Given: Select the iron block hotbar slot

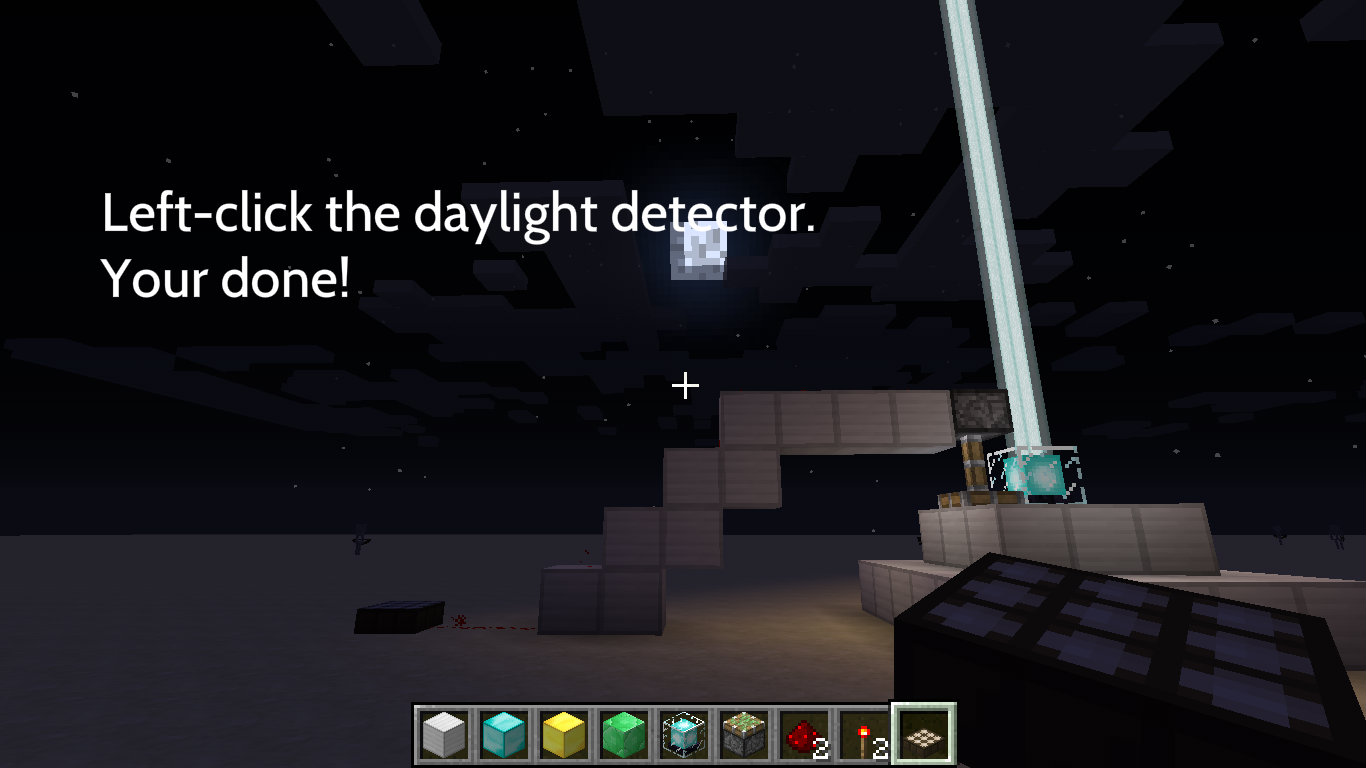Looking at the screenshot, I should 443,735.
